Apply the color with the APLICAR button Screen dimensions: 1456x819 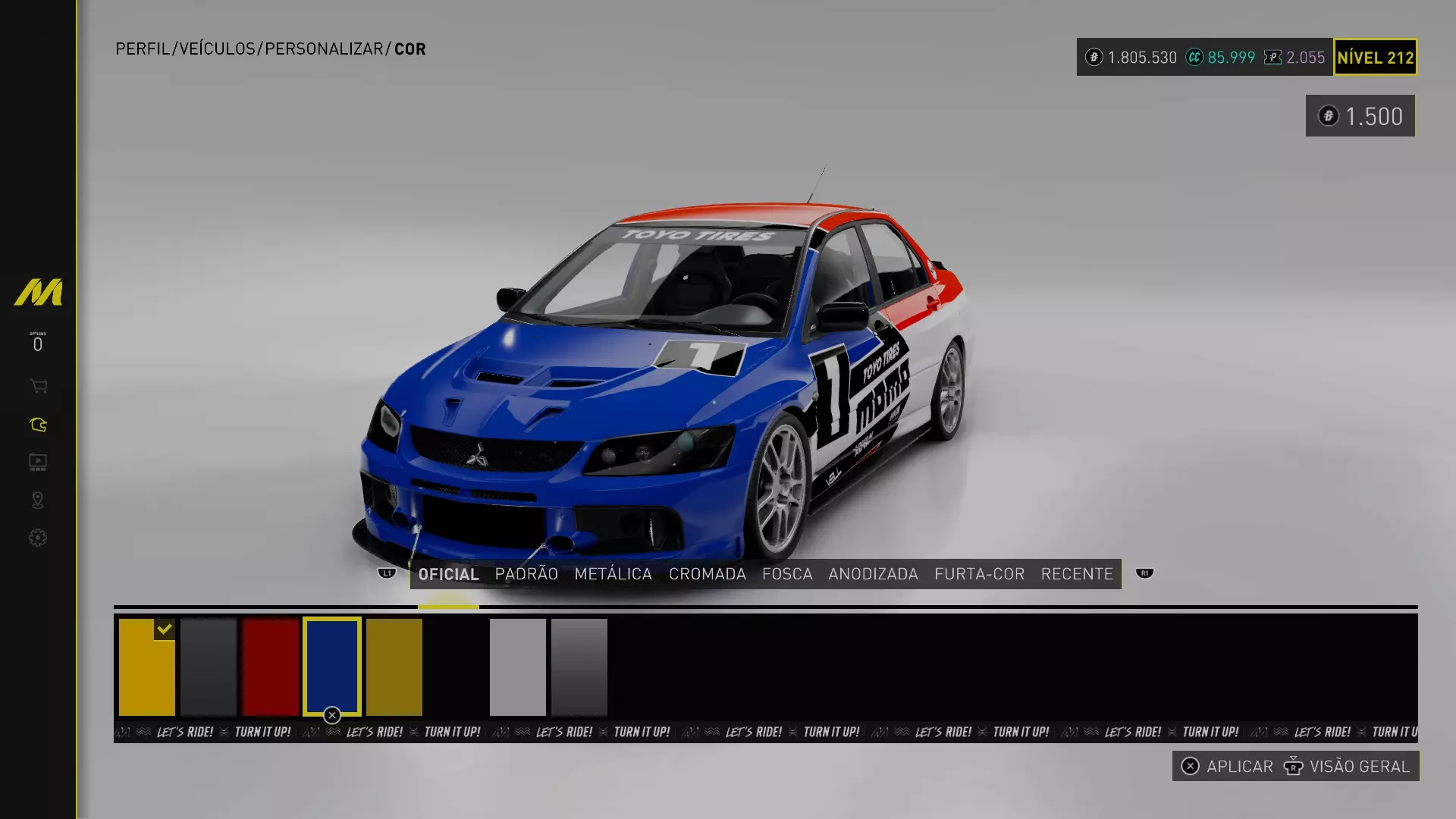pos(1229,767)
